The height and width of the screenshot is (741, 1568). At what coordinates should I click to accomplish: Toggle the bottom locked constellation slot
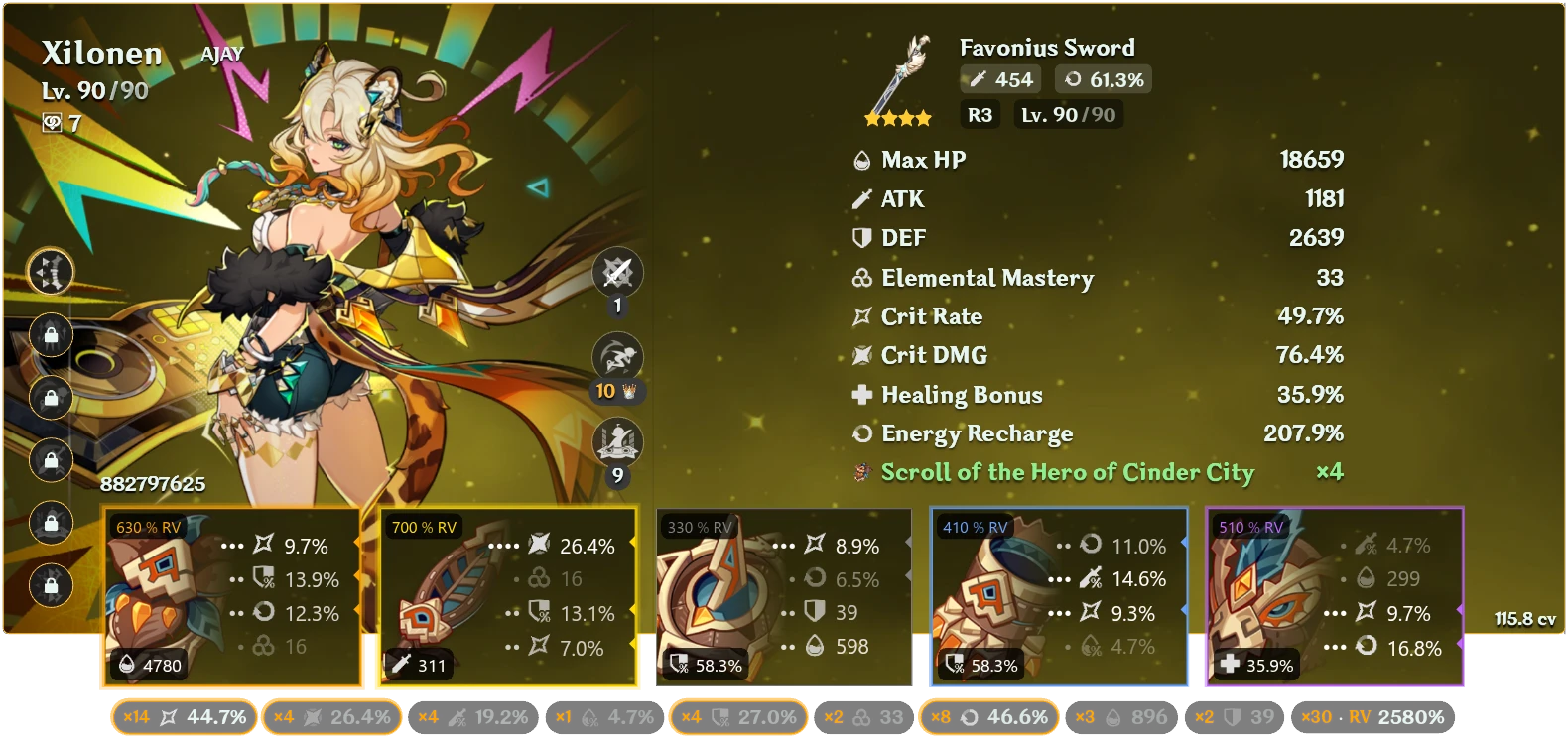click(x=49, y=585)
